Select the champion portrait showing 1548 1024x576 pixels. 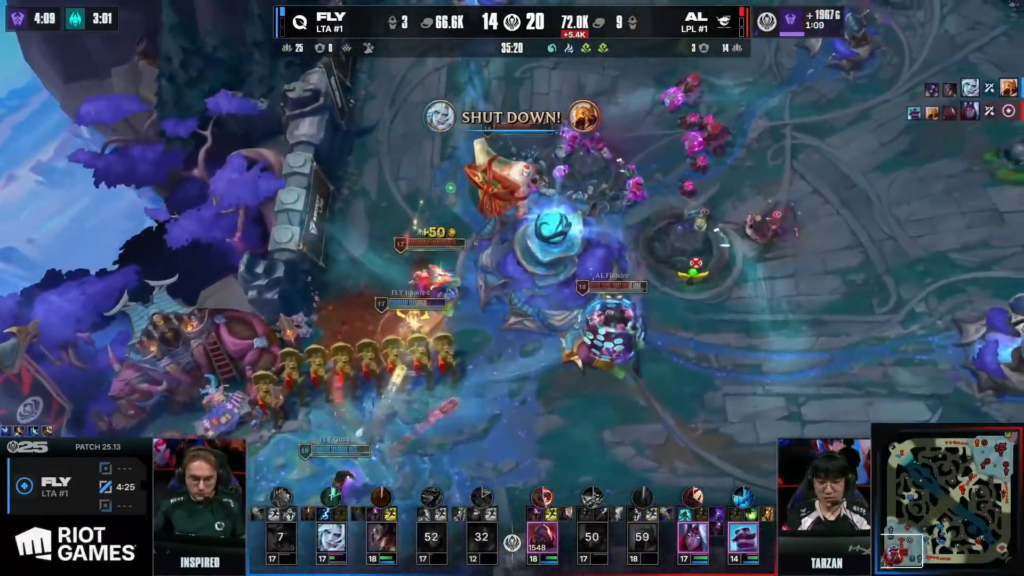point(542,538)
